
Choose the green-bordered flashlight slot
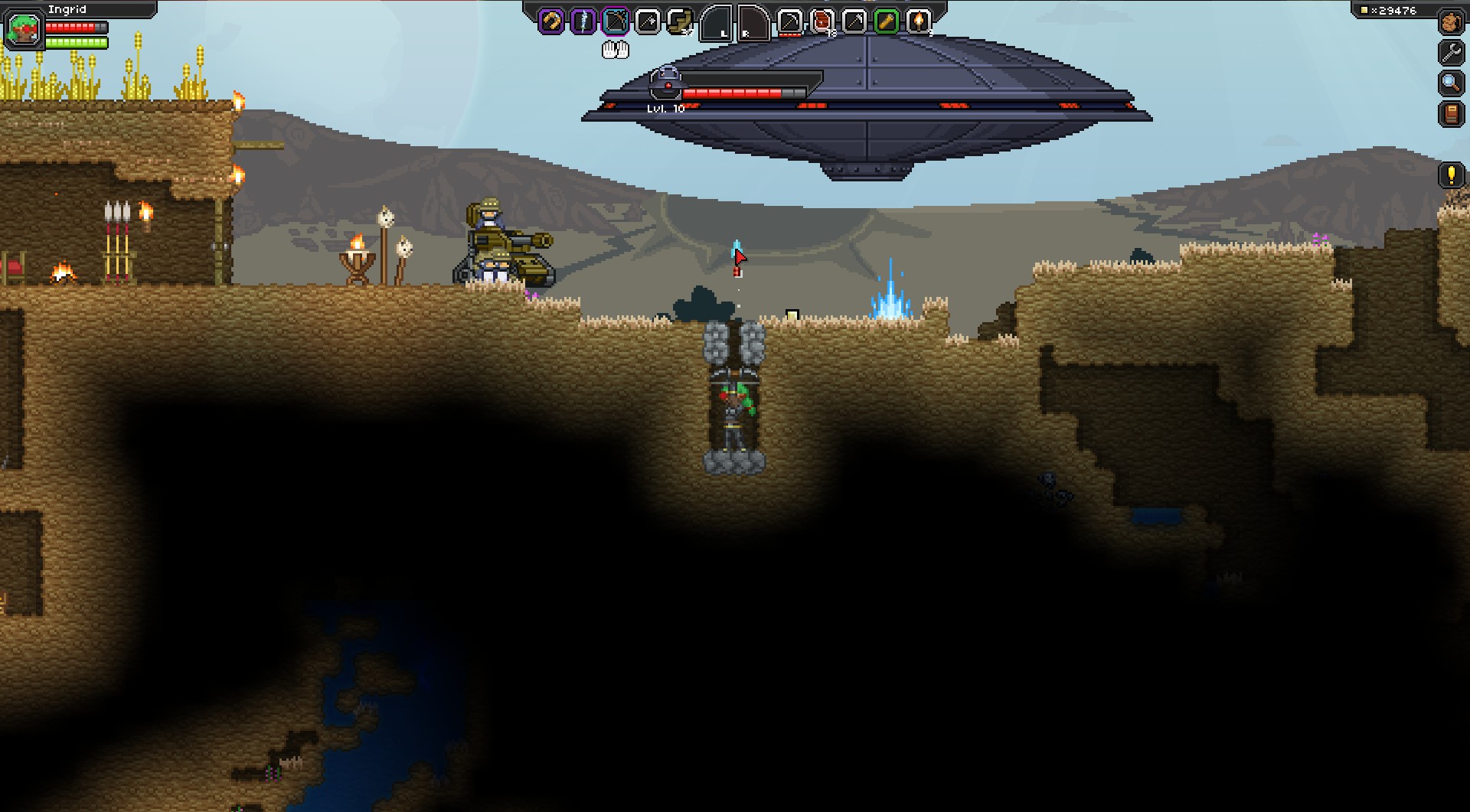point(887,21)
